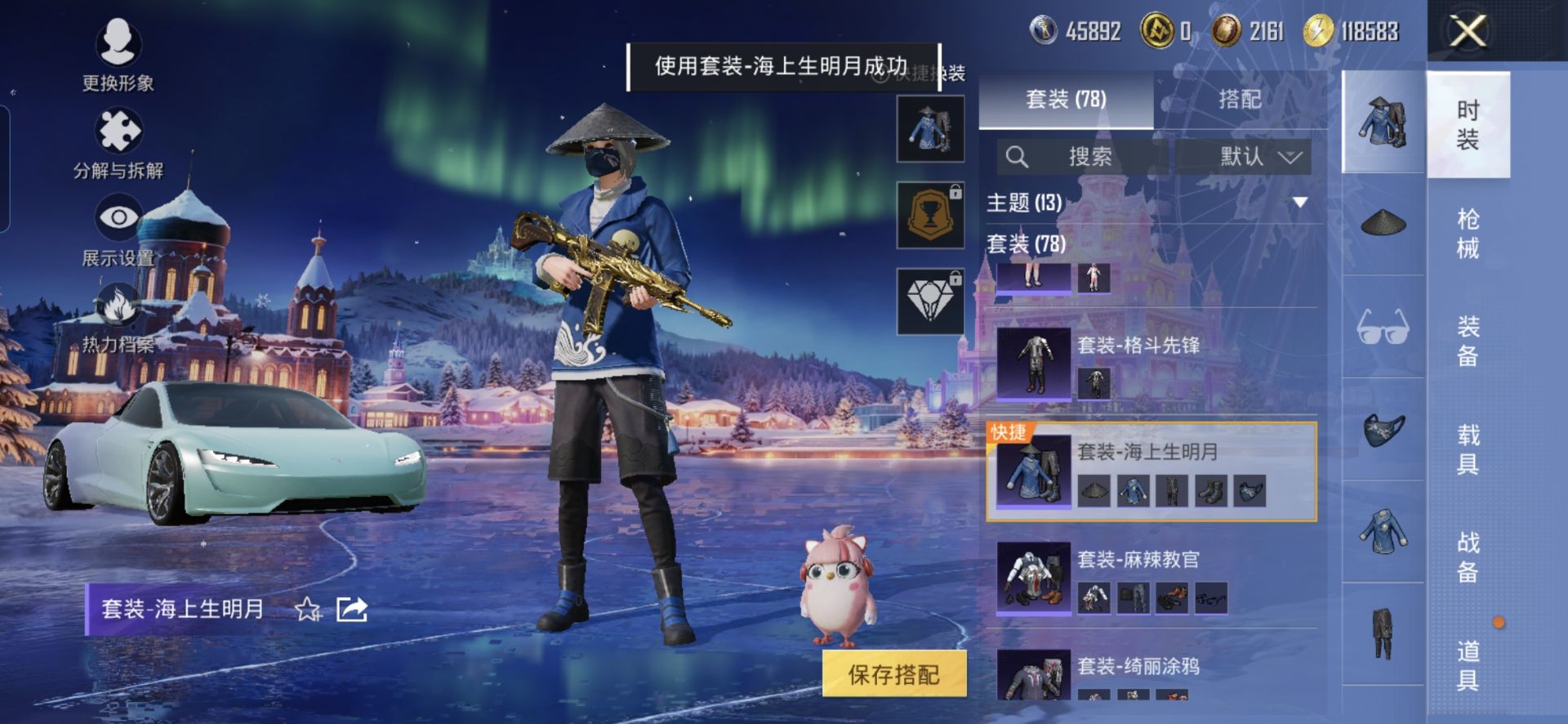Select the 套装 (78) tab

(1066, 100)
